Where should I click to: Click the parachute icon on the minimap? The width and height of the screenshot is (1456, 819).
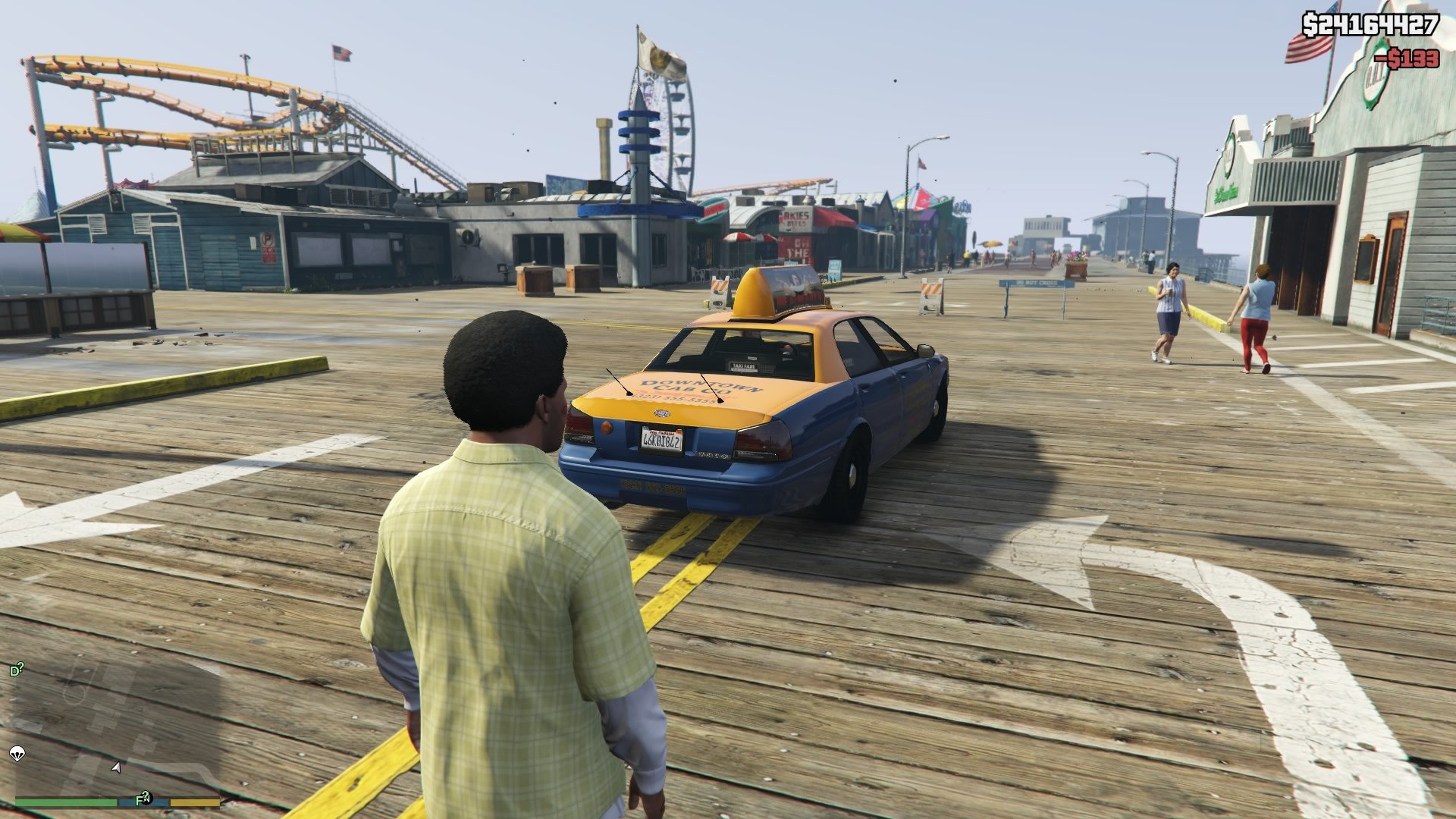[x=17, y=753]
